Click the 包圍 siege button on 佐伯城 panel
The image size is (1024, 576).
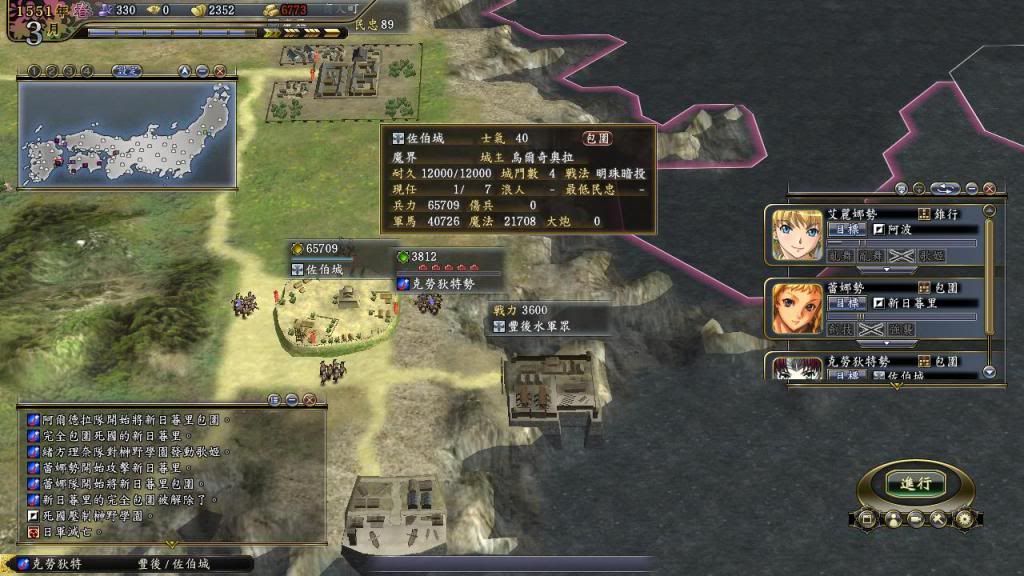[x=598, y=138]
